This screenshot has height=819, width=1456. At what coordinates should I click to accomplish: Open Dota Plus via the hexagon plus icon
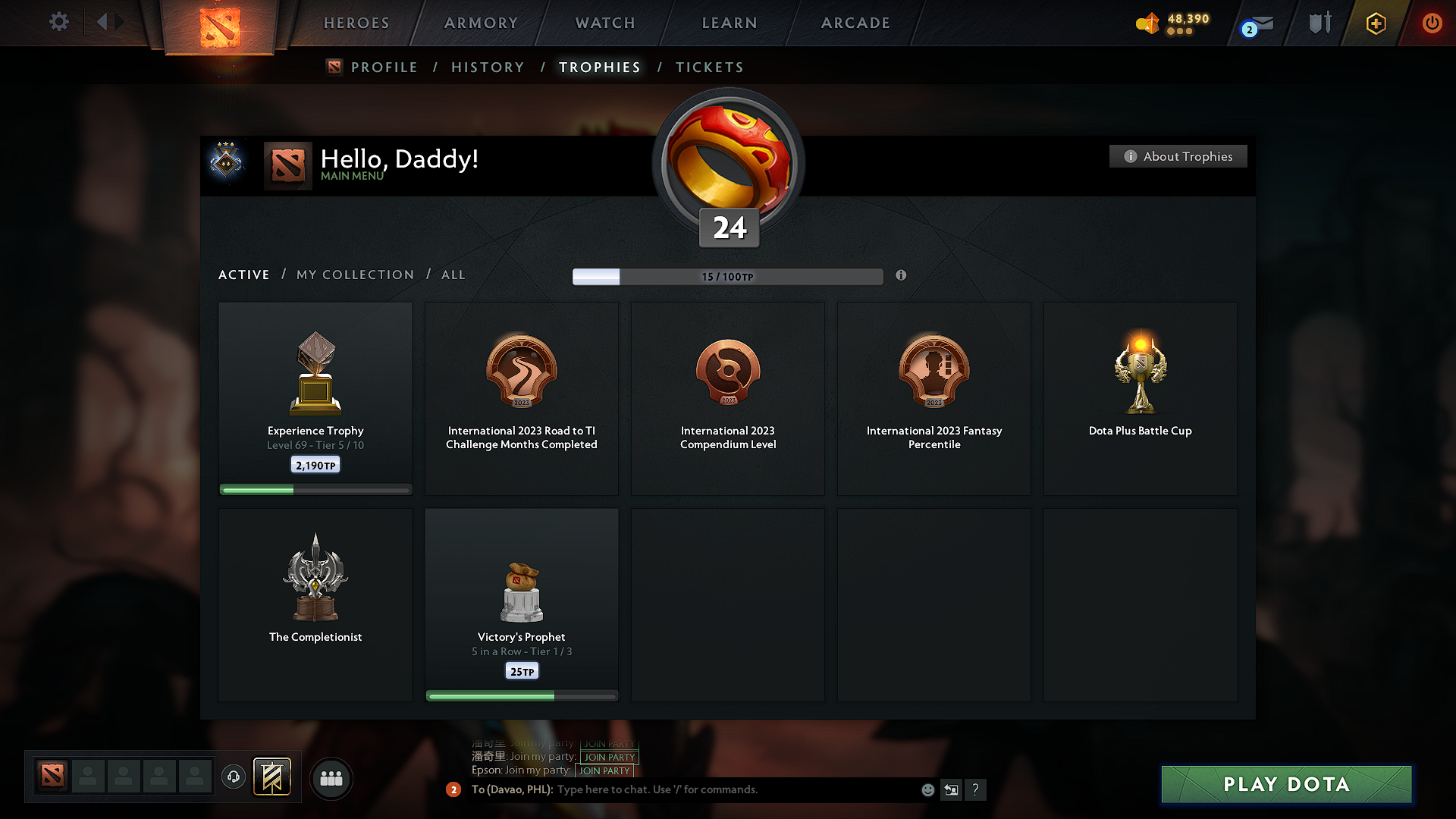1375,23
